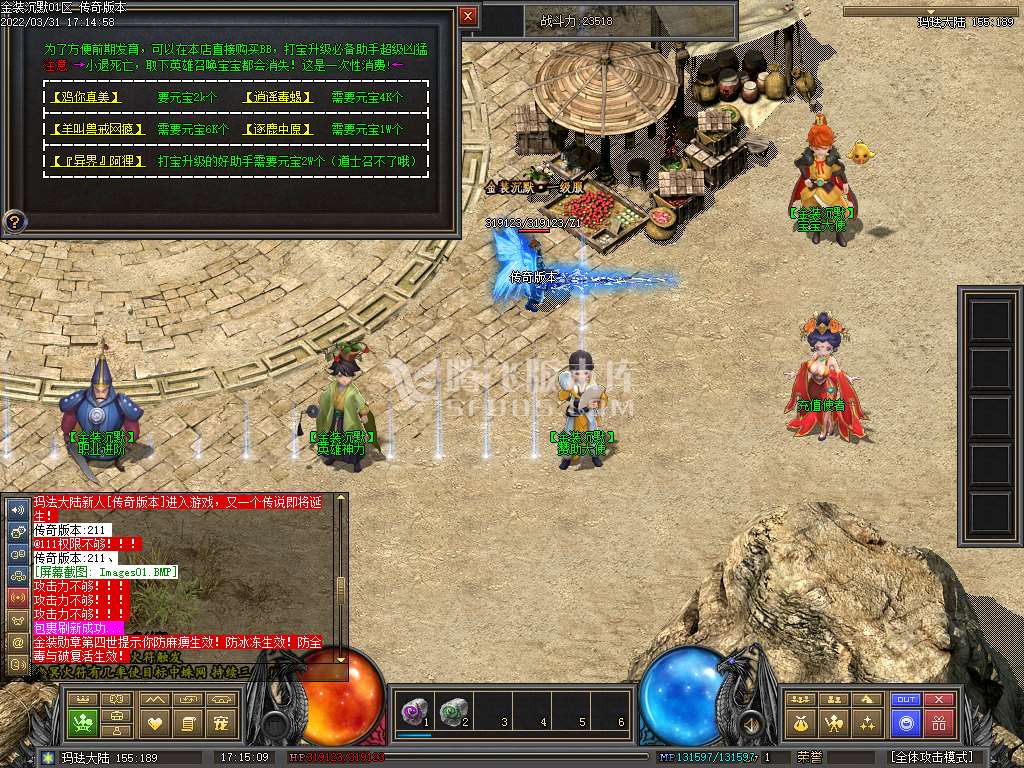This screenshot has width=1024, height=768.
Task: Open the golden heart button
Action: tap(154, 723)
